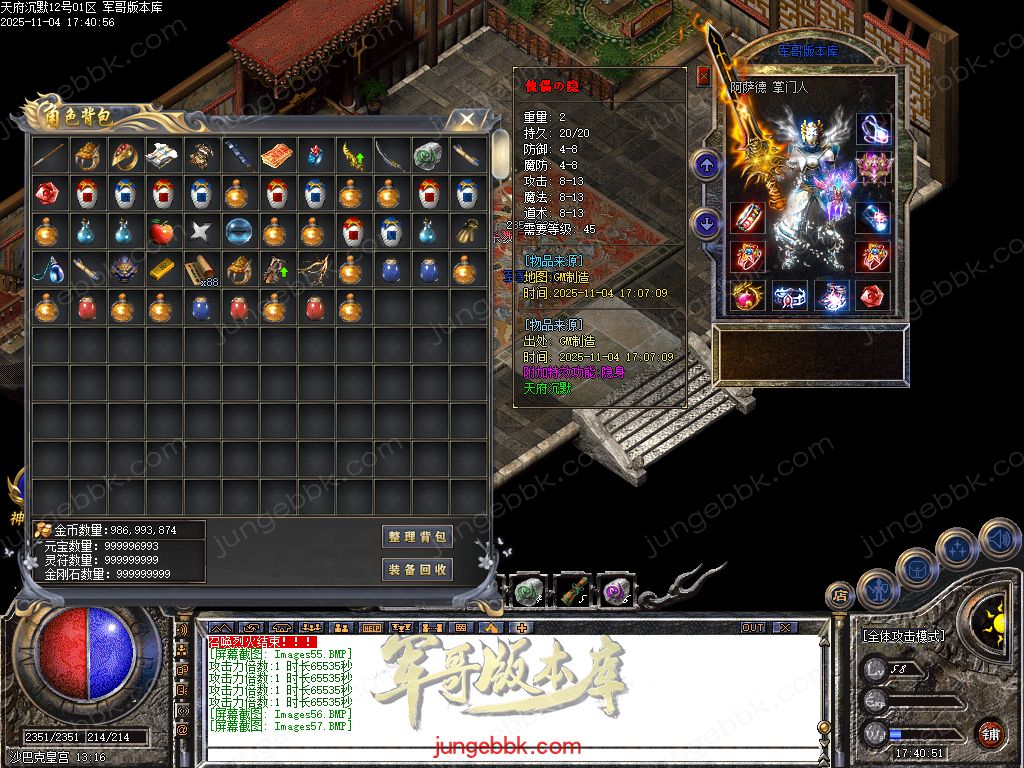The height and width of the screenshot is (768, 1024).
Task: Select the gold bar item in backpack
Action: tap(162, 270)
